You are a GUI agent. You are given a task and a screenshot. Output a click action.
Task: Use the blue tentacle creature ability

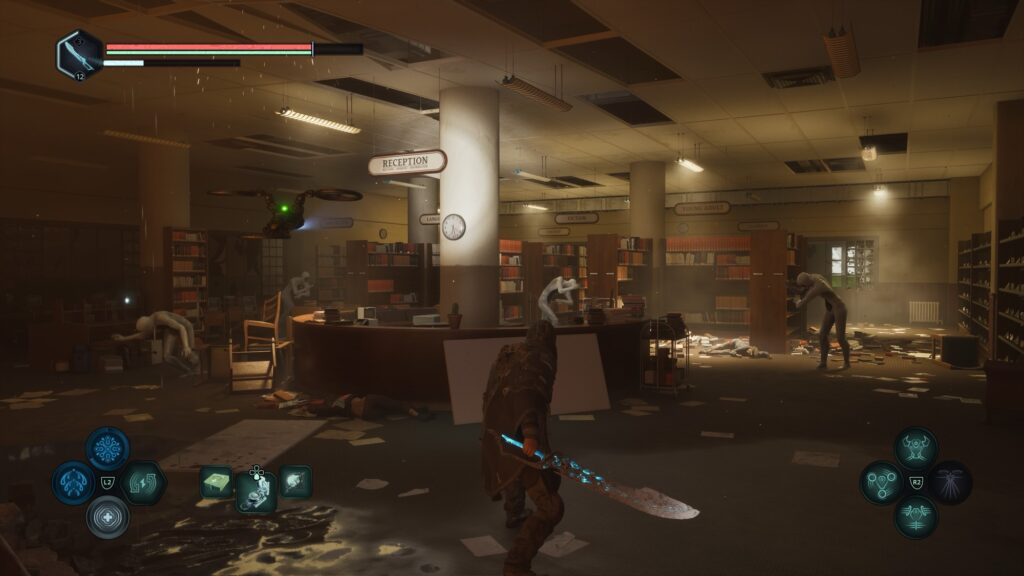73,483
